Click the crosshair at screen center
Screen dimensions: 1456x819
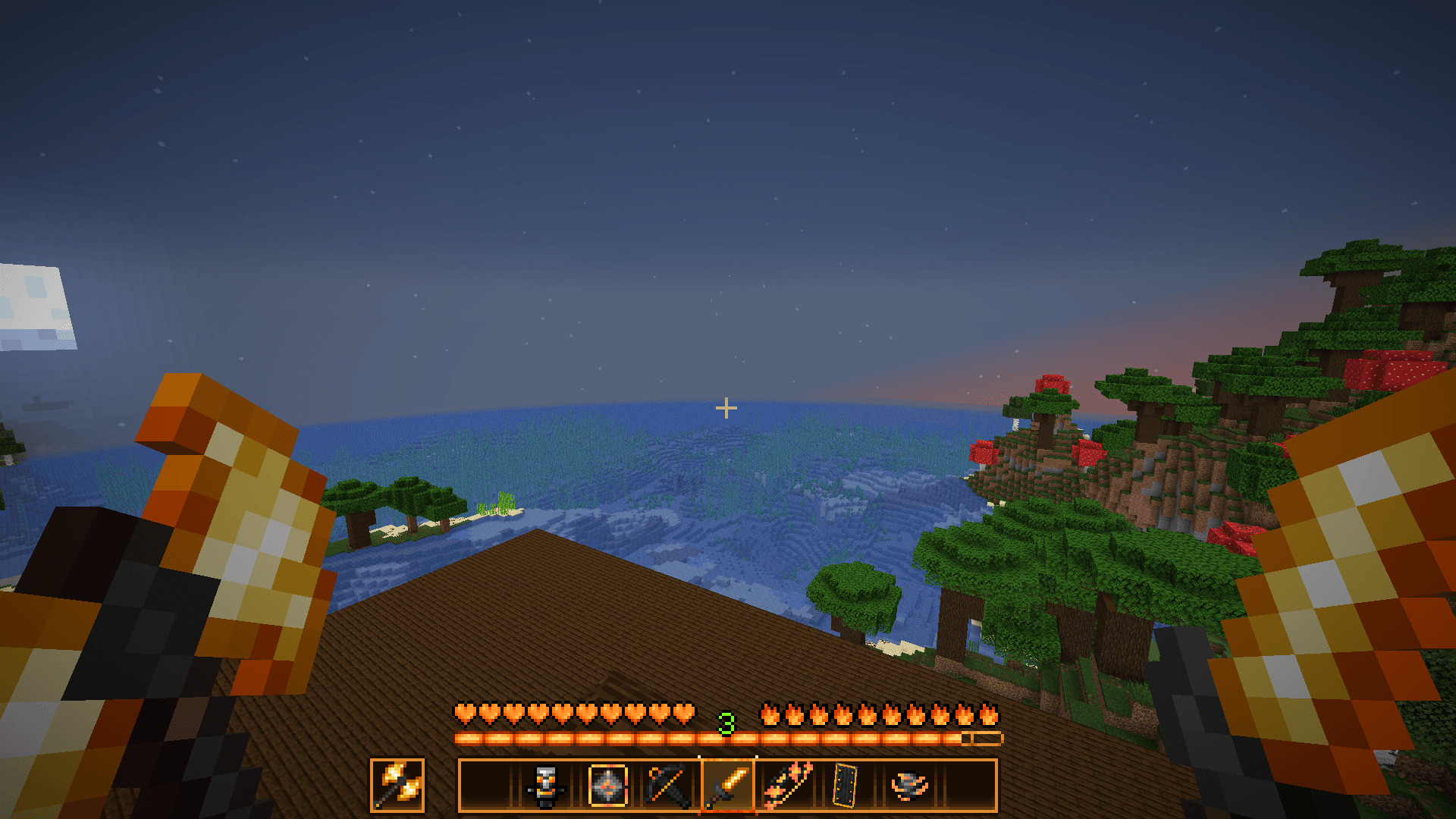point(727,408)
